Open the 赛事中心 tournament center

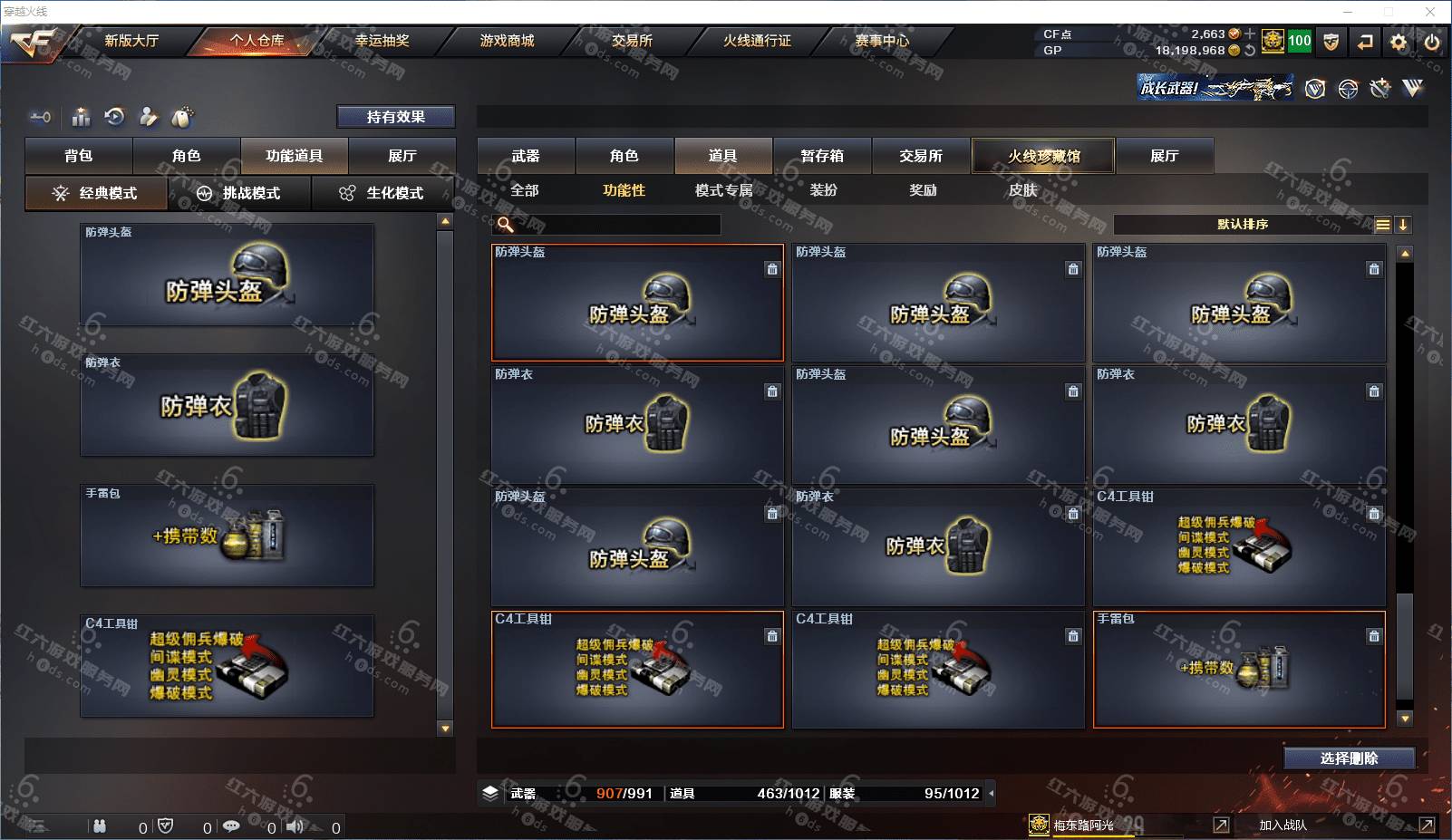(882, 41)
